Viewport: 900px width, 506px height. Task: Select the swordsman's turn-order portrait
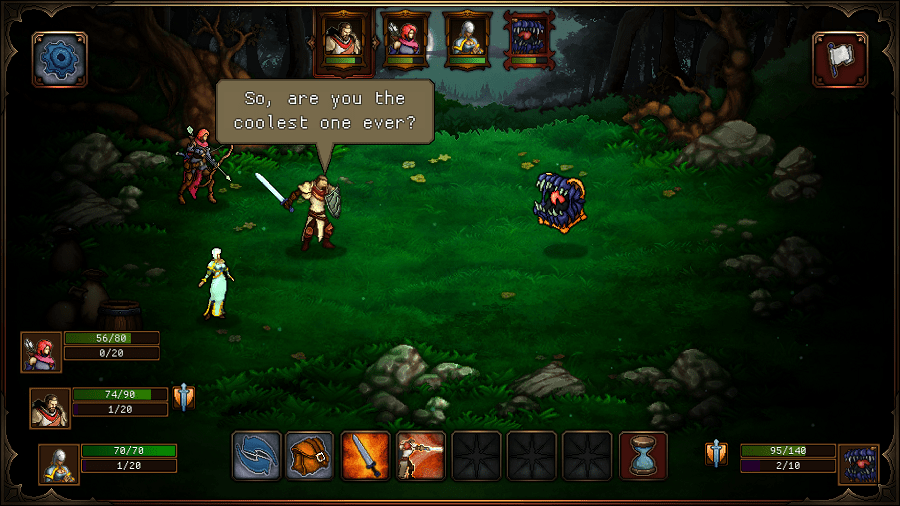[x=342, y=41]
